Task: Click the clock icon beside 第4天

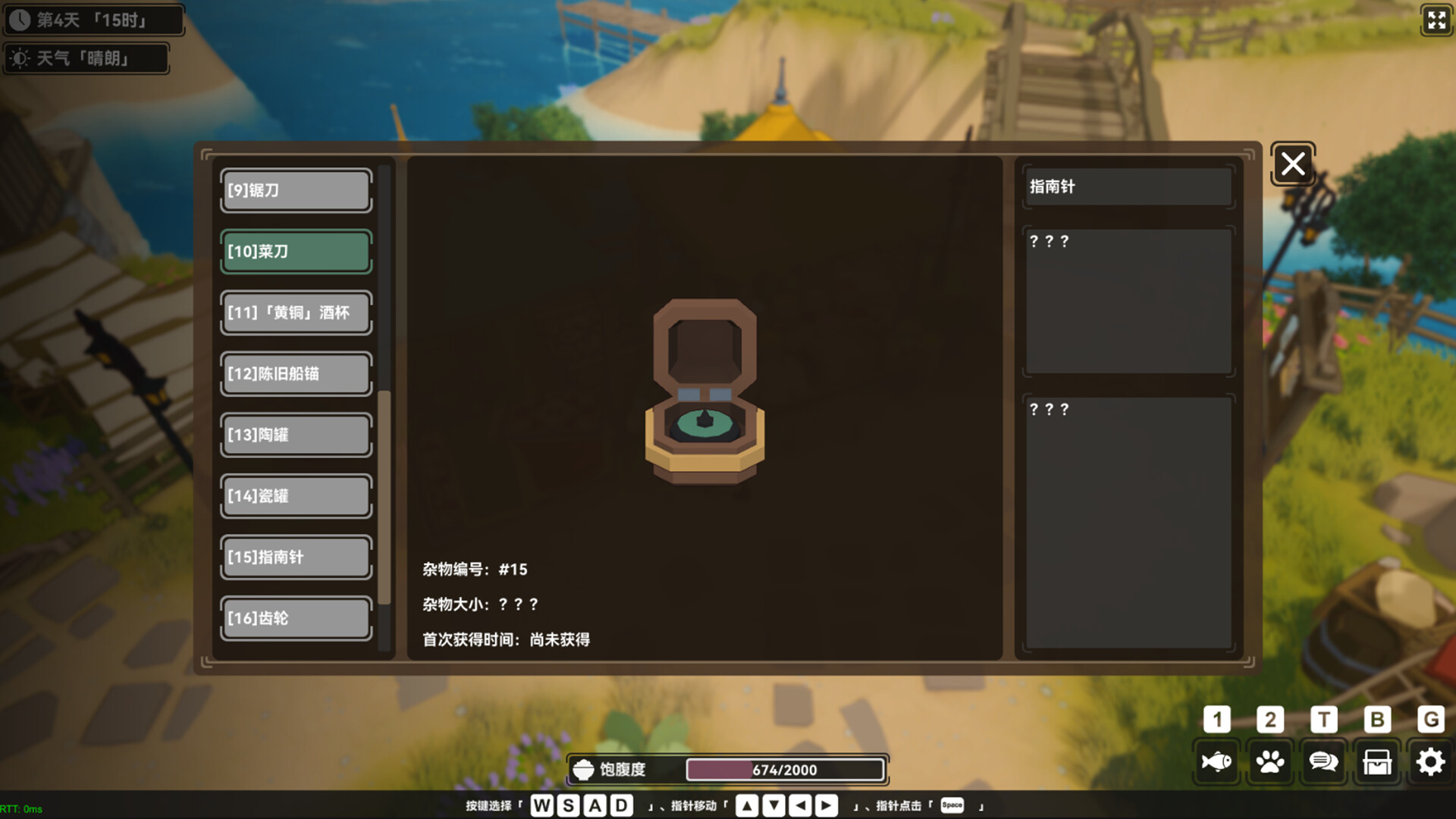Action: 20,19
